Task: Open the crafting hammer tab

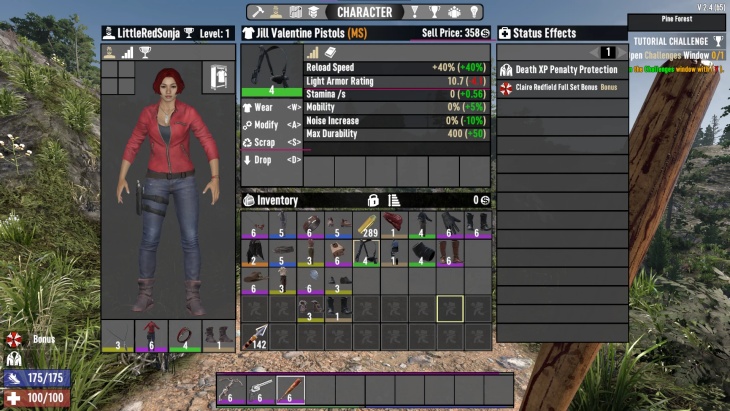Action: (x=259, y=12)
